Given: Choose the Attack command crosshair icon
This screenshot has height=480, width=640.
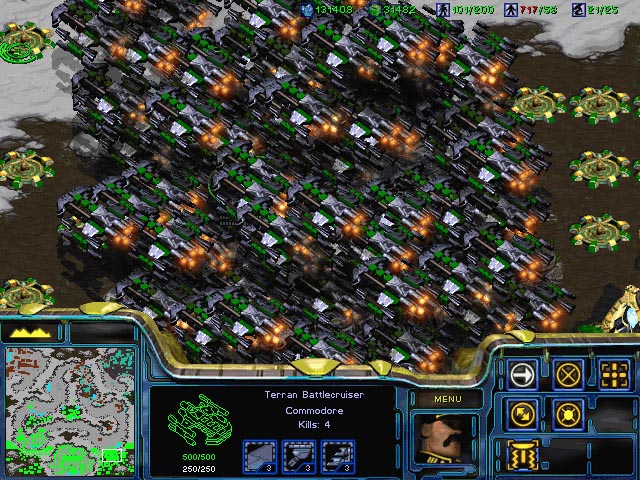Looking at the screenshot, I should pyautogui.click(x=615, y=374).
